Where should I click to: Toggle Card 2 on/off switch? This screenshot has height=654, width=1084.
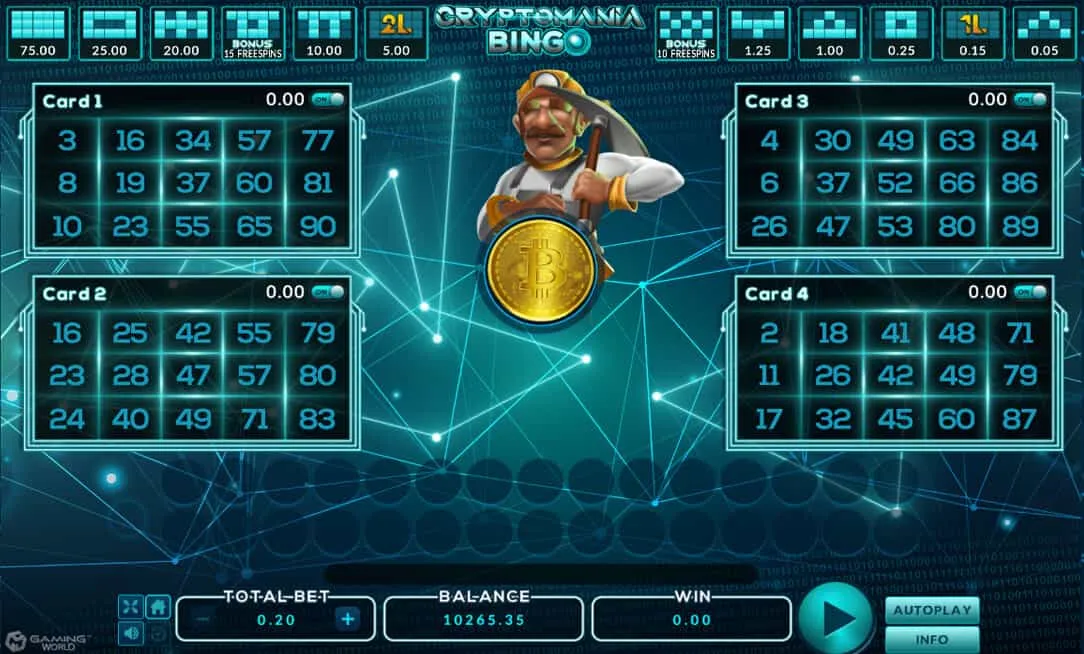point(328,292)
